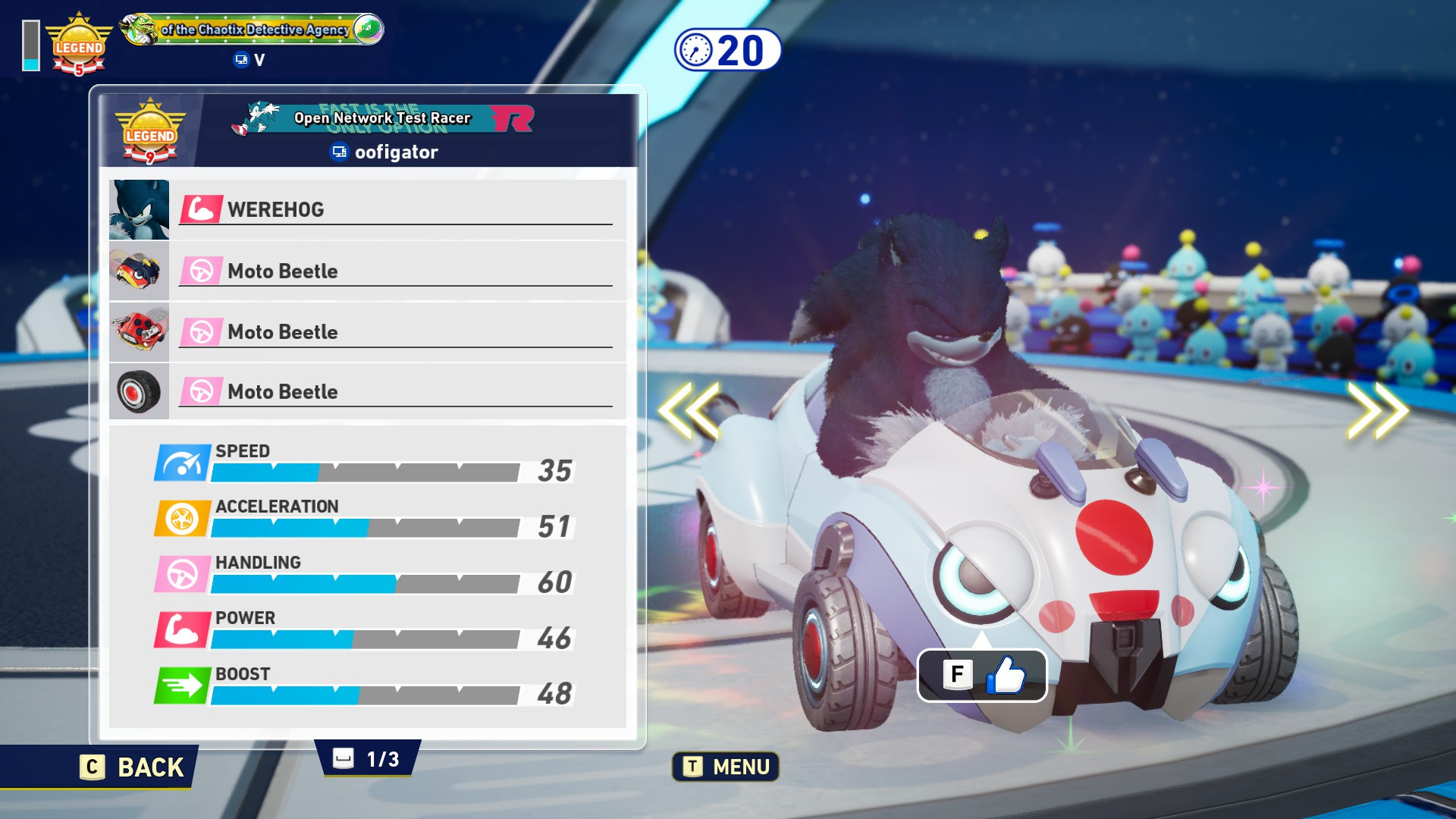Select the WEREHOG character row

(x=368, y=209)
